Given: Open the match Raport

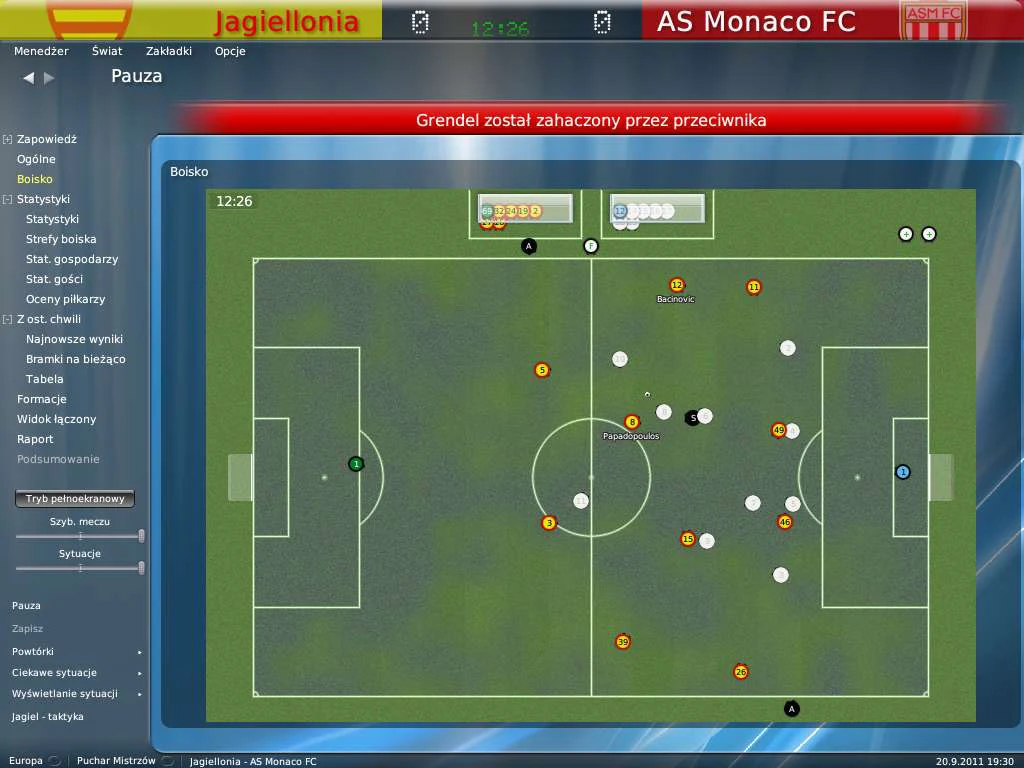Looking at the screenshot, I should pos(35,439).
